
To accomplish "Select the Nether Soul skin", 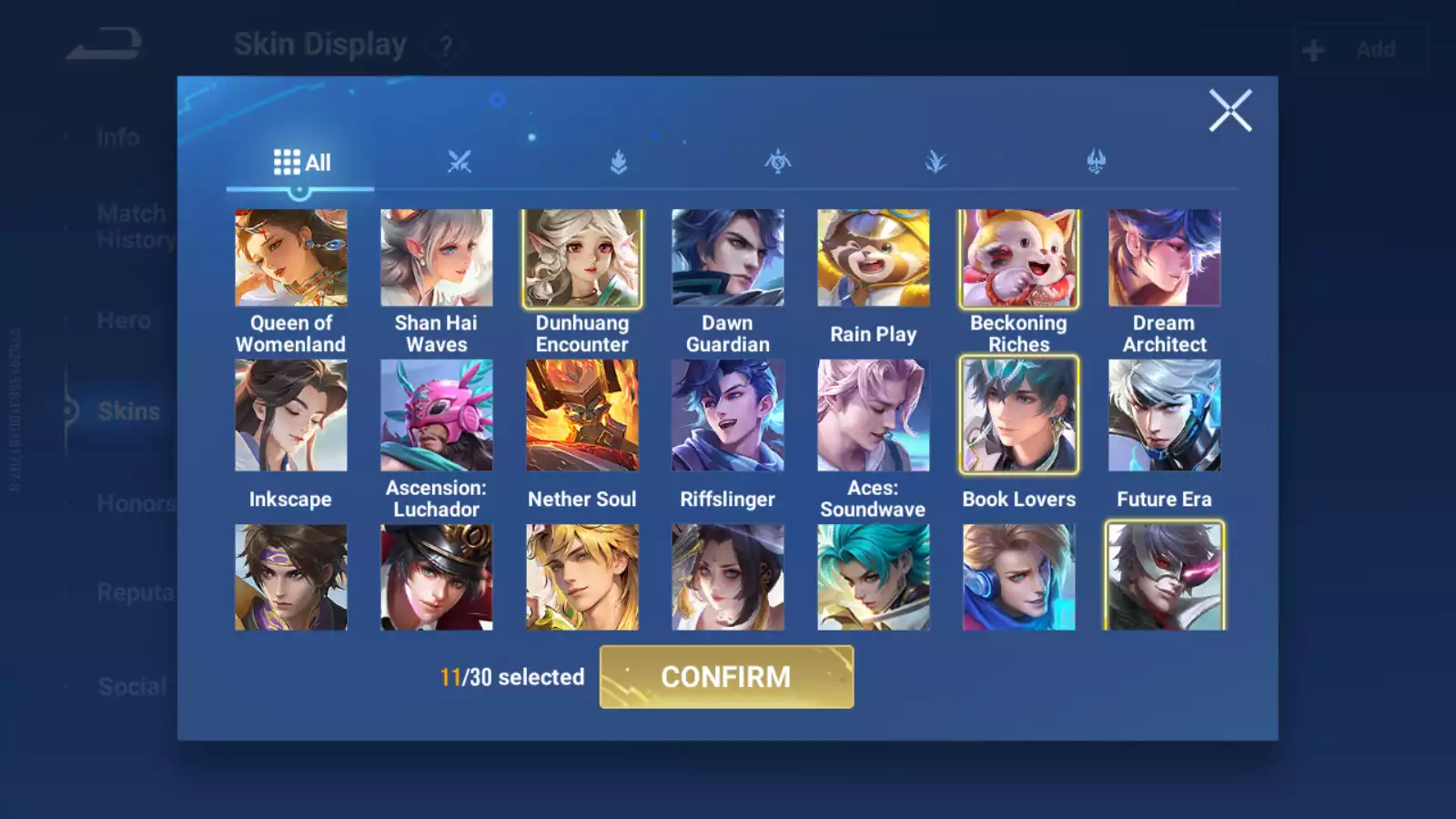I will coord(582,416).
